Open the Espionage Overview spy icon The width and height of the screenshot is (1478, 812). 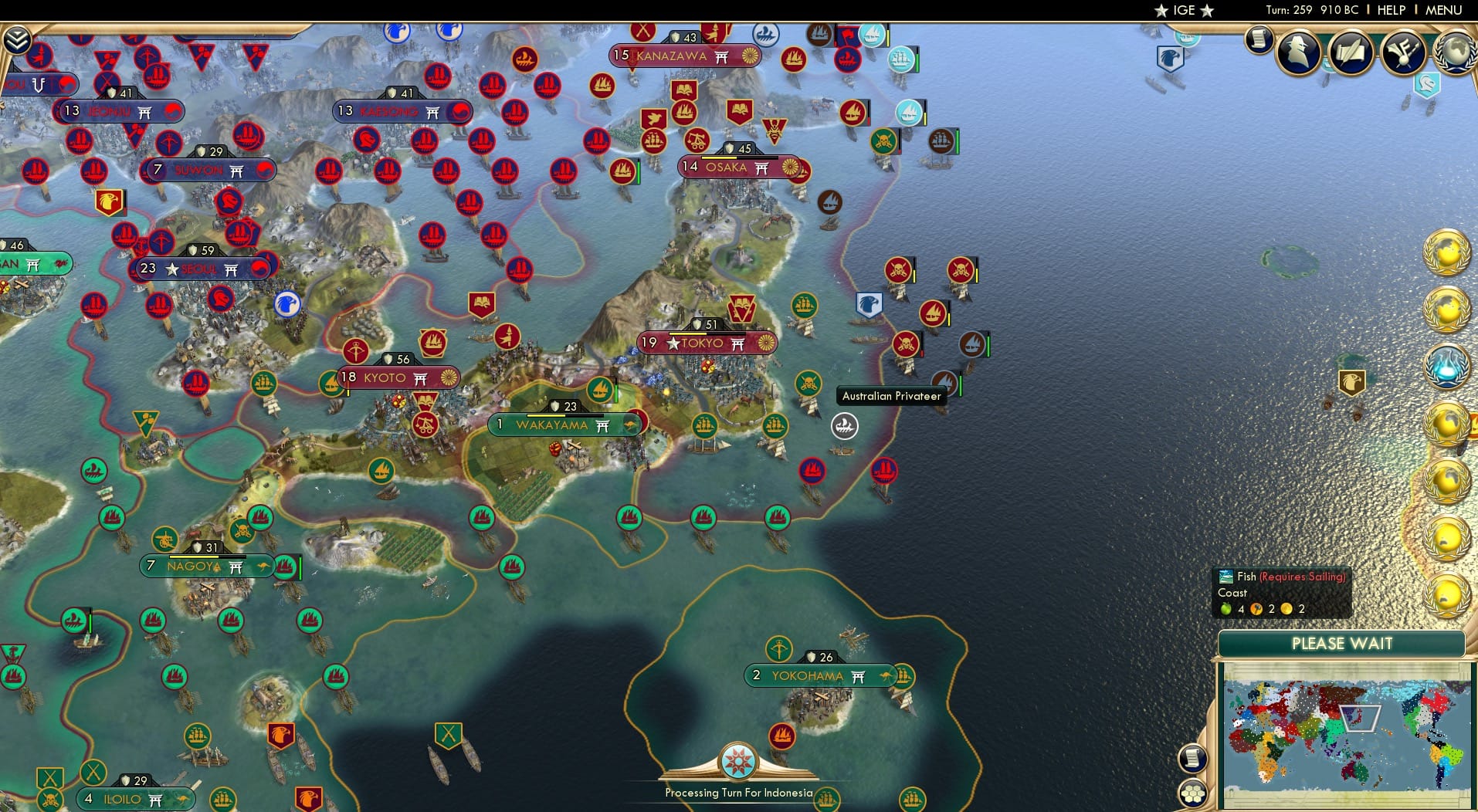[x=1297, y=51]
